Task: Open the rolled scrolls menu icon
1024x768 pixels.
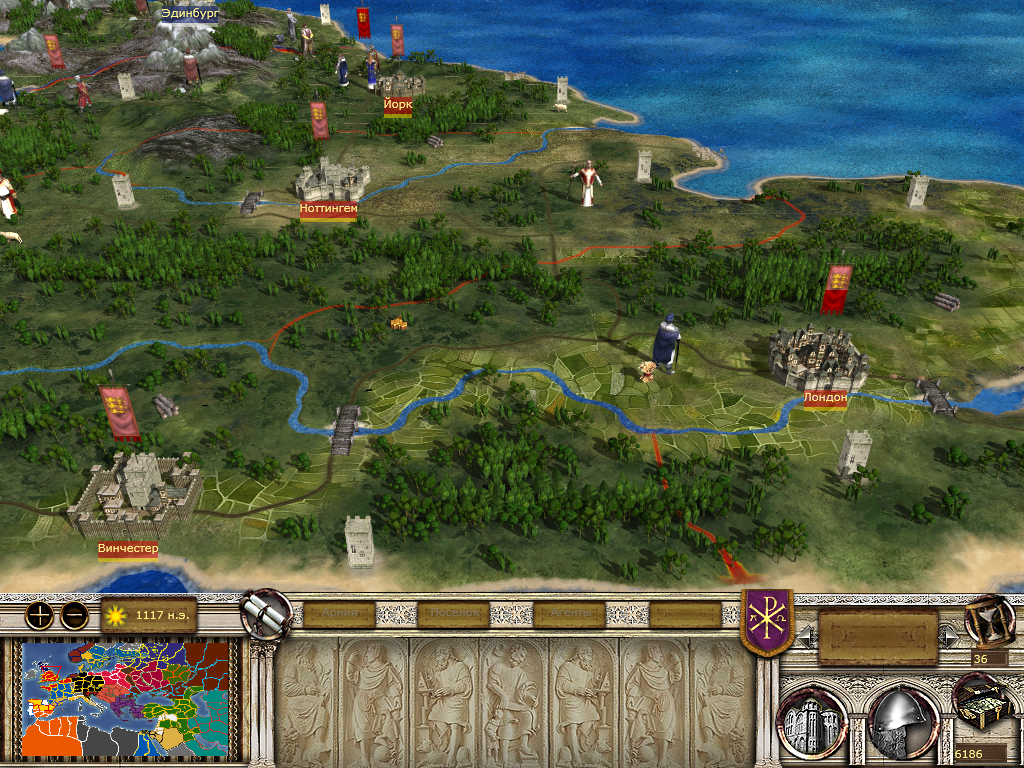Action: click(266, 613)
